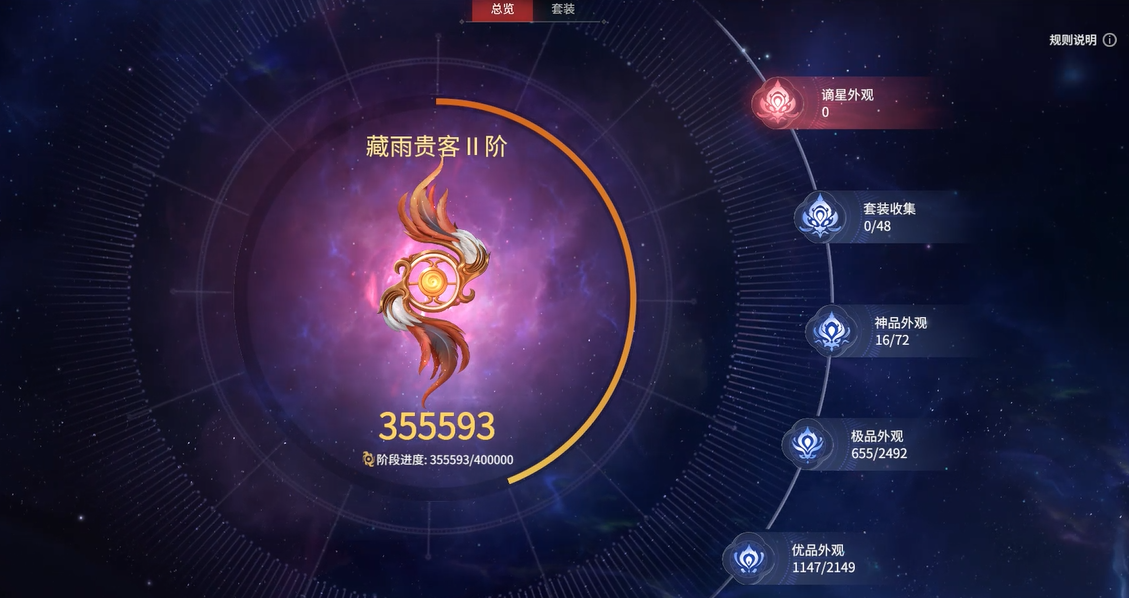
Task: Switch to the 总览 tab
Action: [502, 10]
